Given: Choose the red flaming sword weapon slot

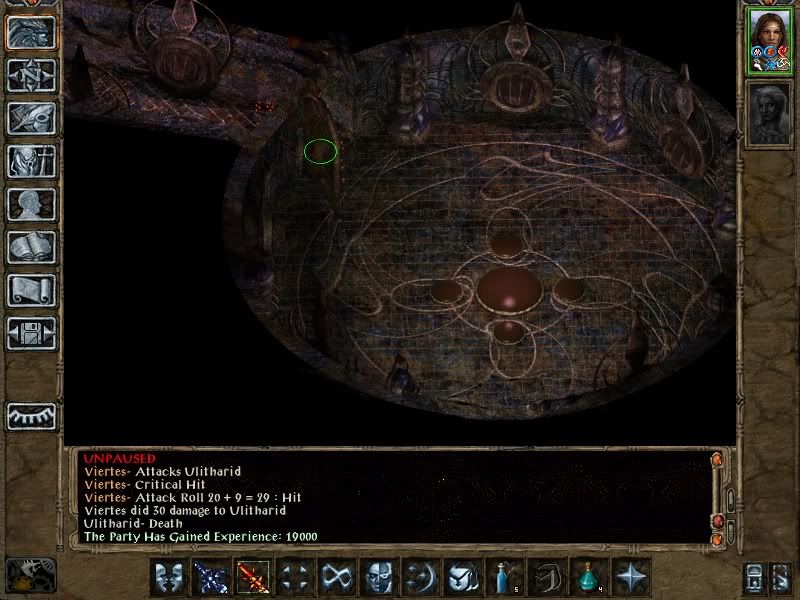Looking at the screenshot, I should pos(253,577).
